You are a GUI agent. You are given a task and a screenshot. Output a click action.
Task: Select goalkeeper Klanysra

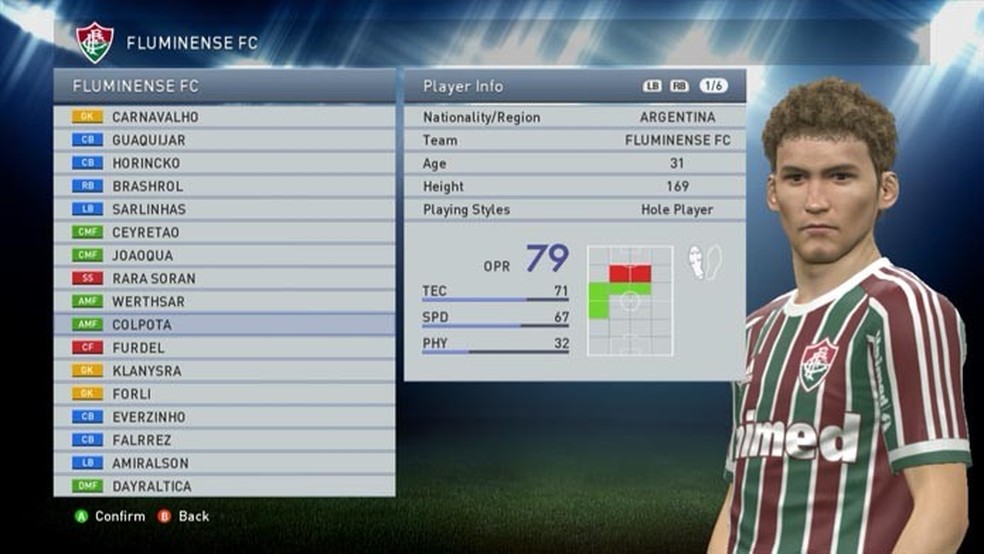(224, 371)
